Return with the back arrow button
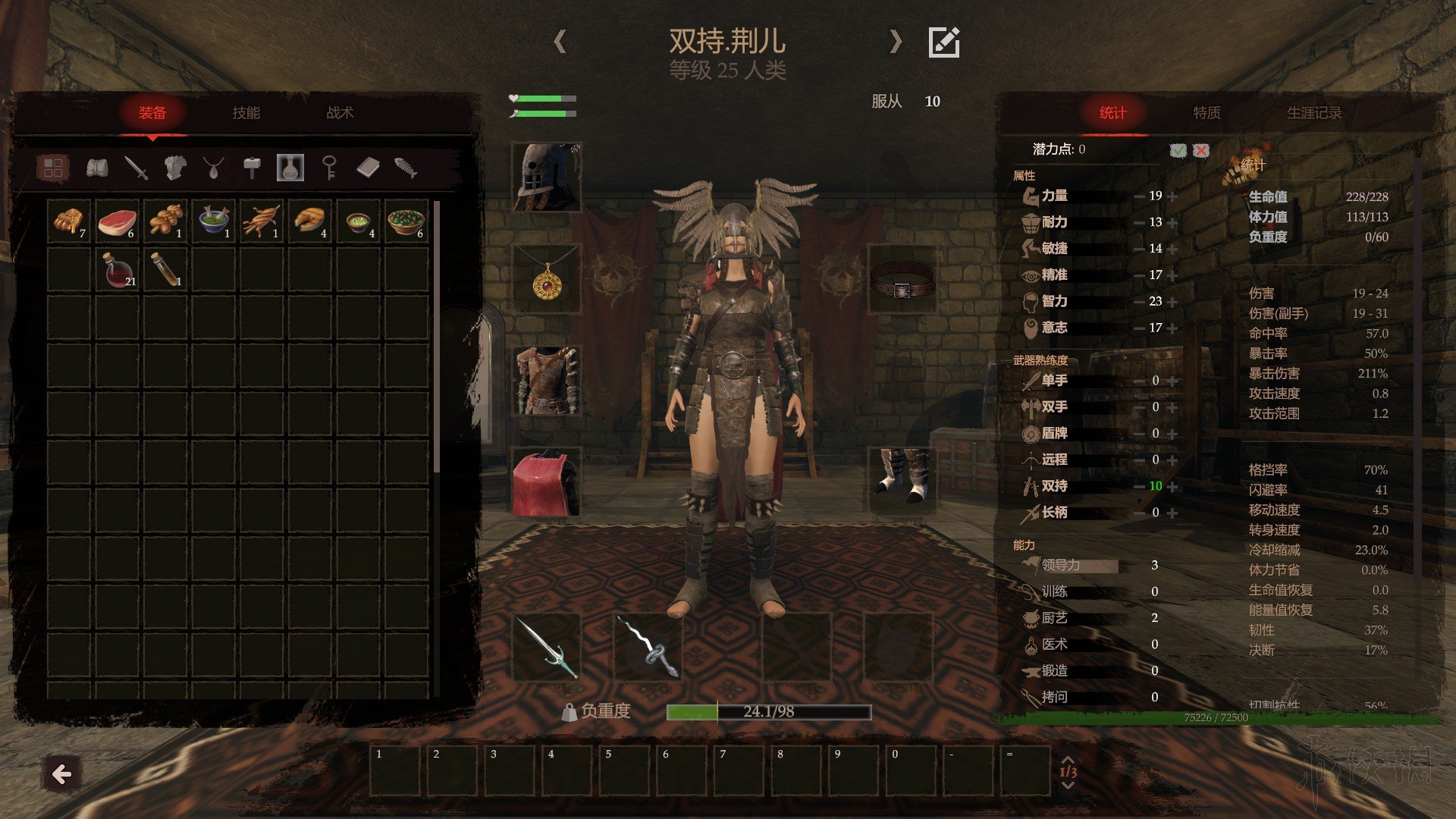 click(x=61, y=774)
